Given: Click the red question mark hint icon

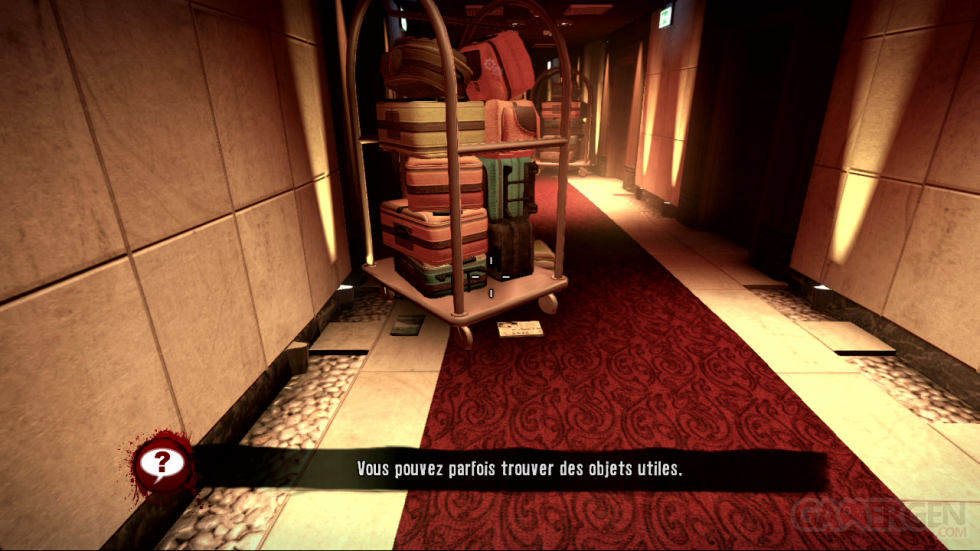Looking at the screenshot, I should click(160, 463).
